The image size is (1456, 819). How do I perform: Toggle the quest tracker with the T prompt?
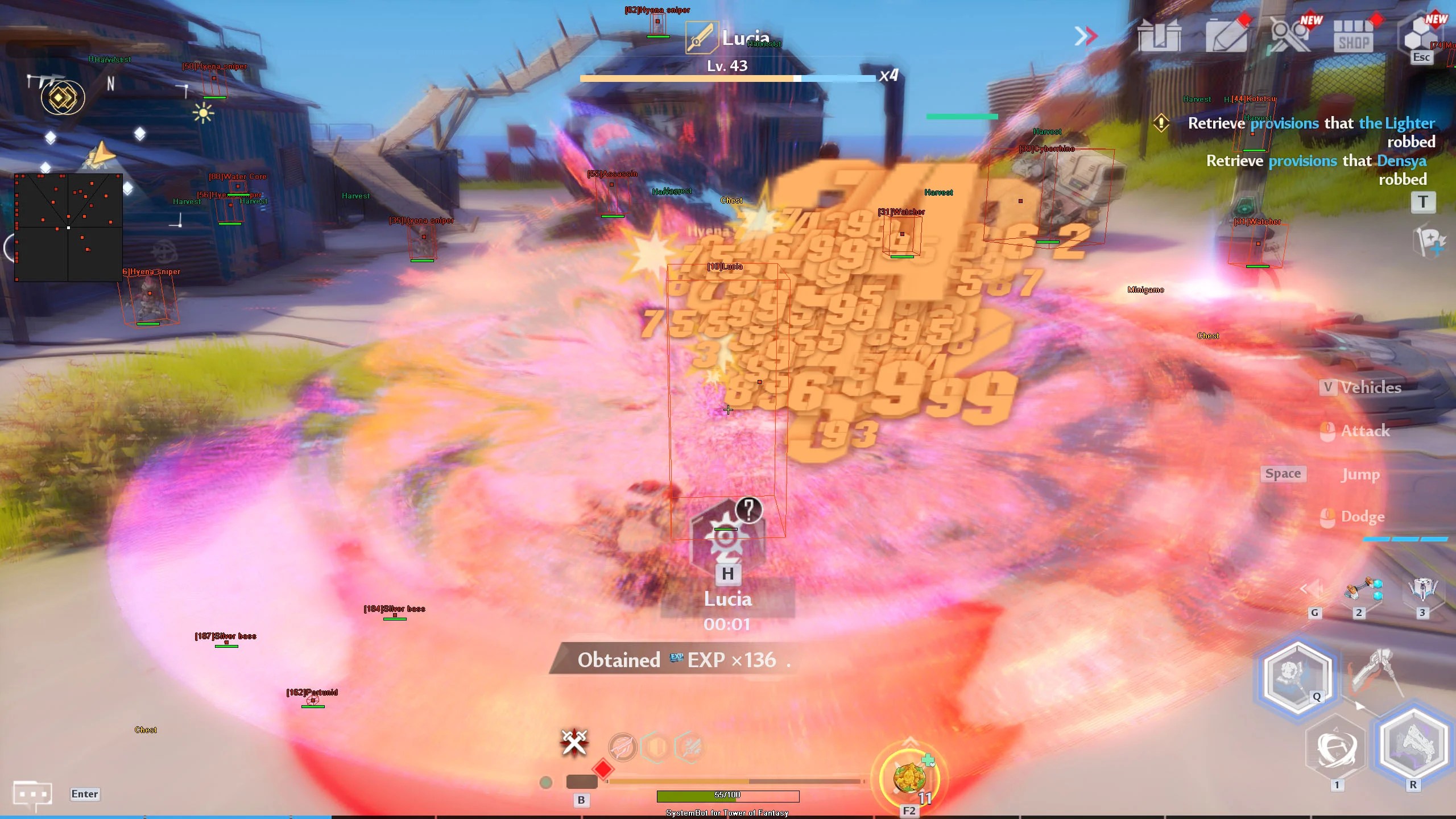coord(1424,202)
